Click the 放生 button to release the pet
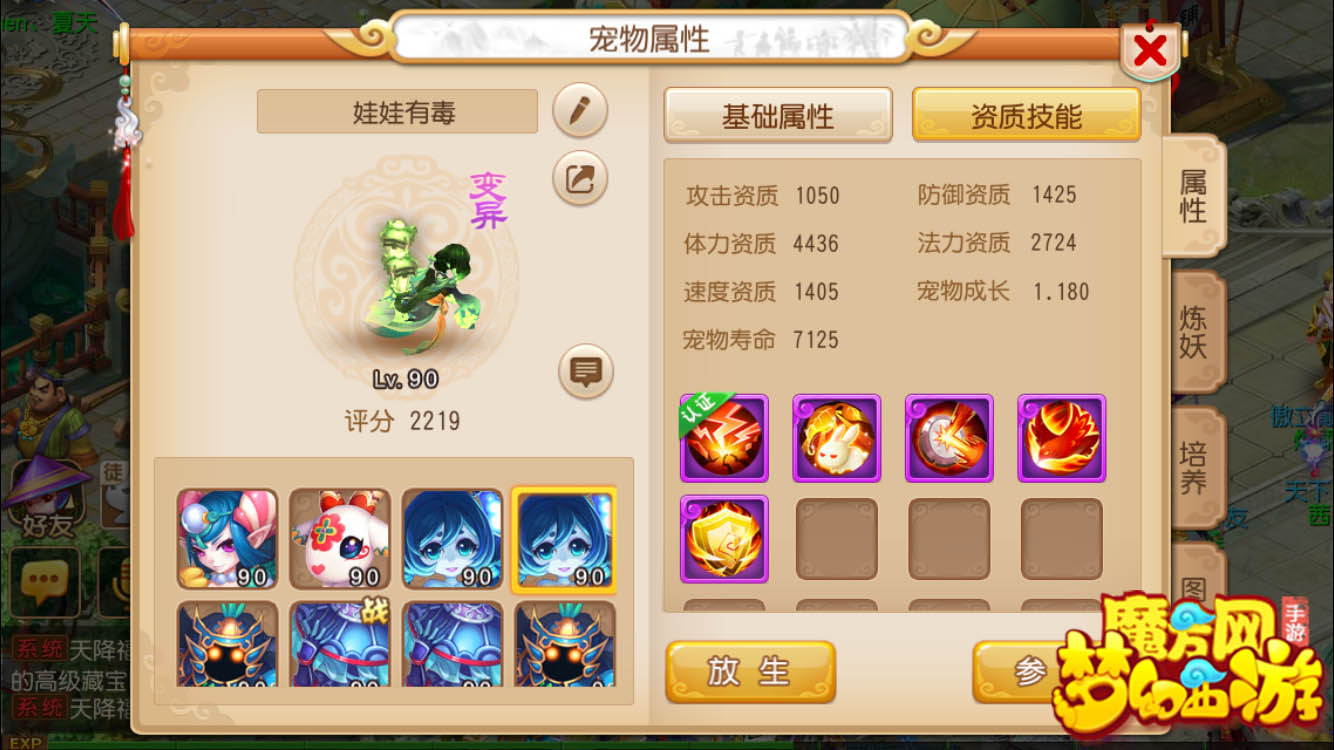Viewport: 1334px width, 750px height. tap(751, 673)
